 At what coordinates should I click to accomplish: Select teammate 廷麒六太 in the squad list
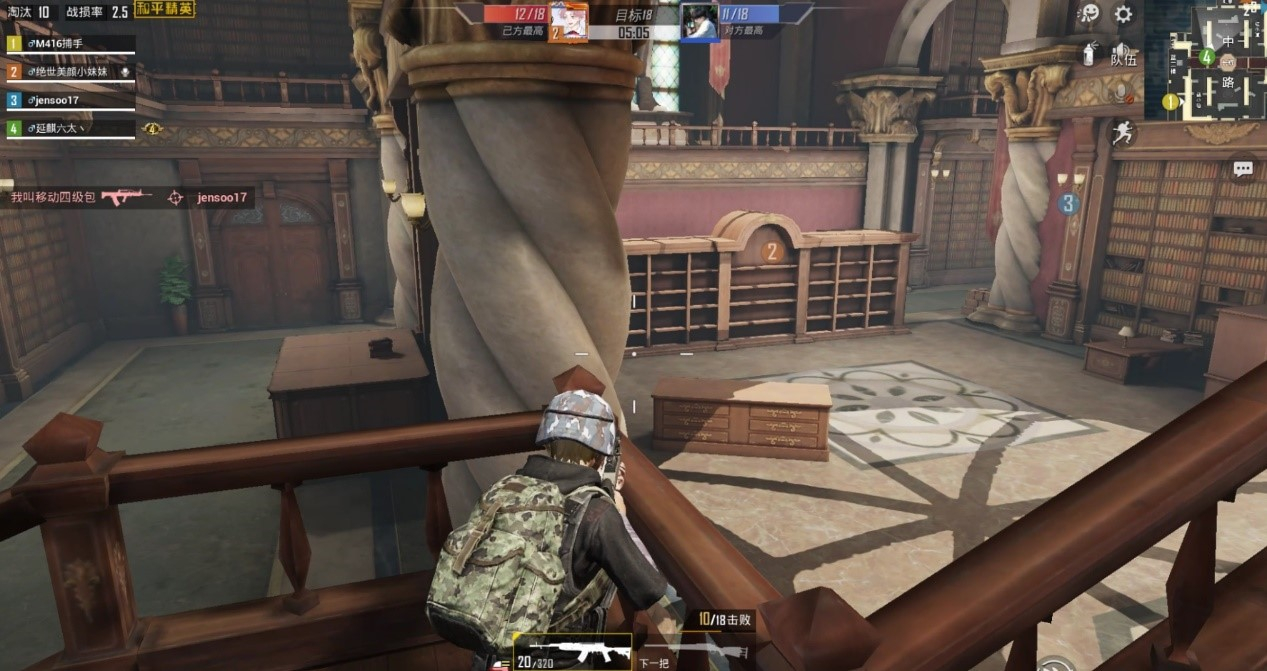click(70, 128)
